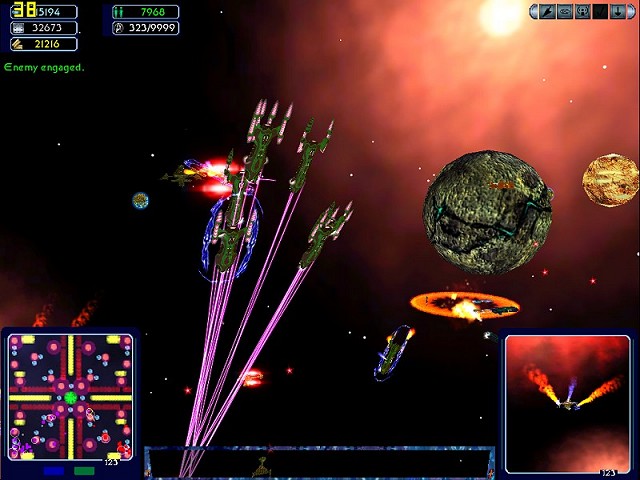Click the down arrow toolbar icon
The image size is (640, 480).
(x=618, y=12)
